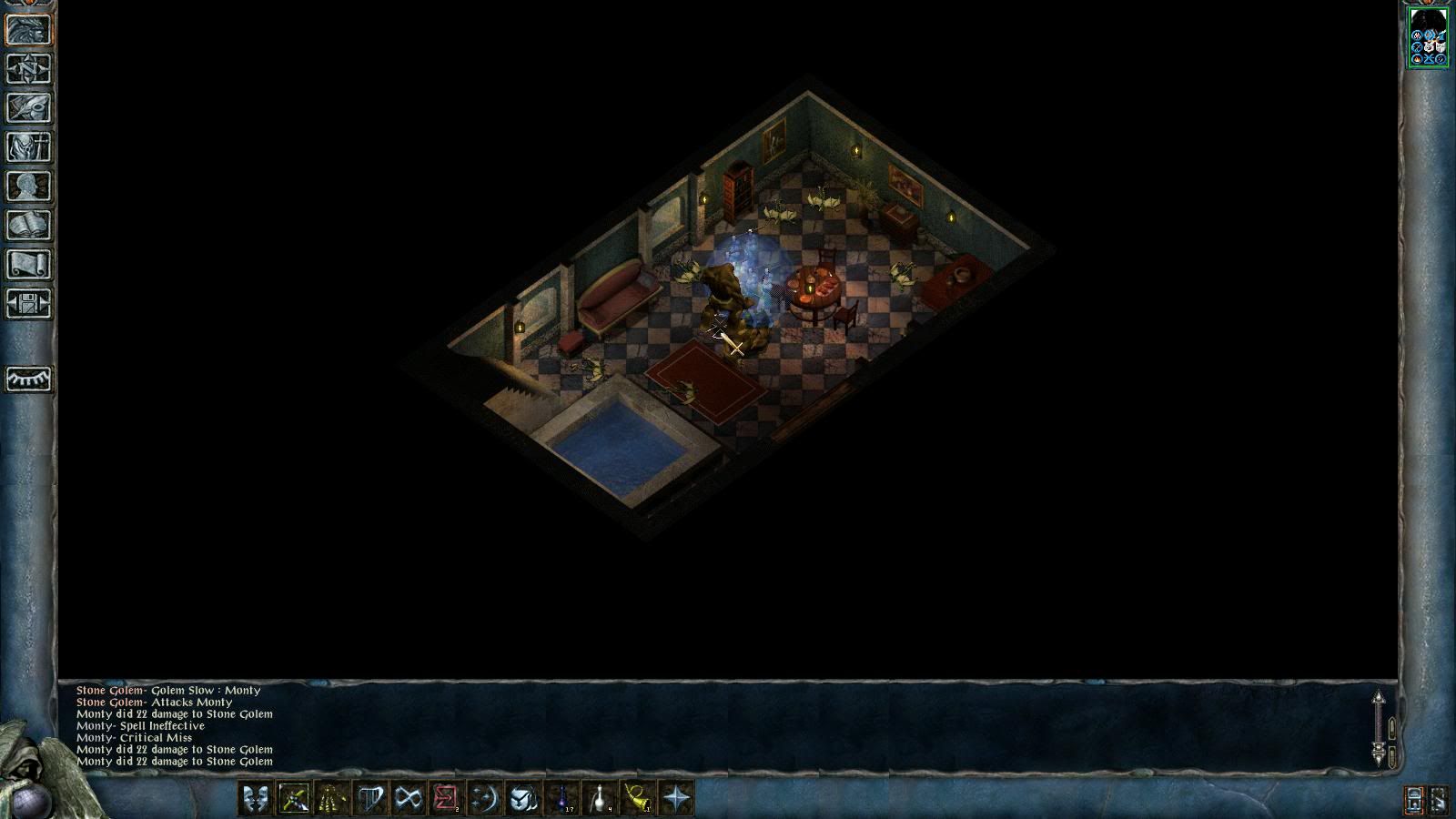
Task: Open the character record bust icon
Action: (29, 187)
